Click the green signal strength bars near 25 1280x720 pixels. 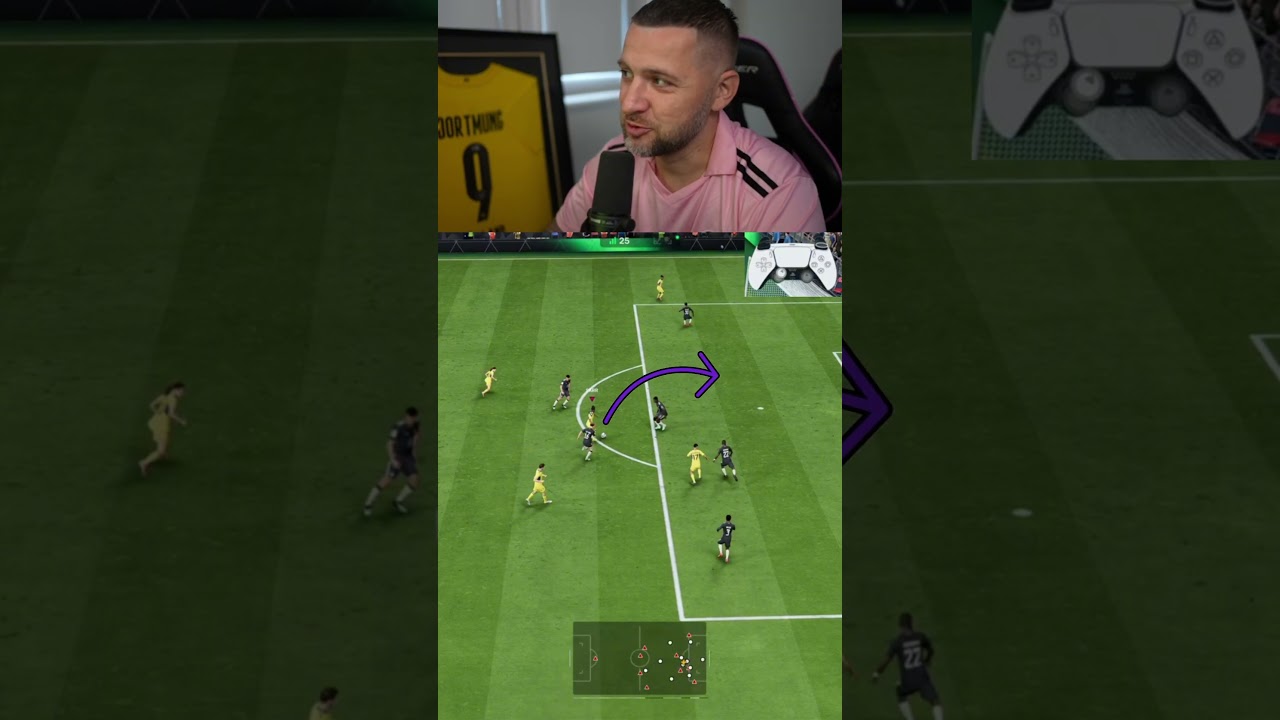[611, 241]
